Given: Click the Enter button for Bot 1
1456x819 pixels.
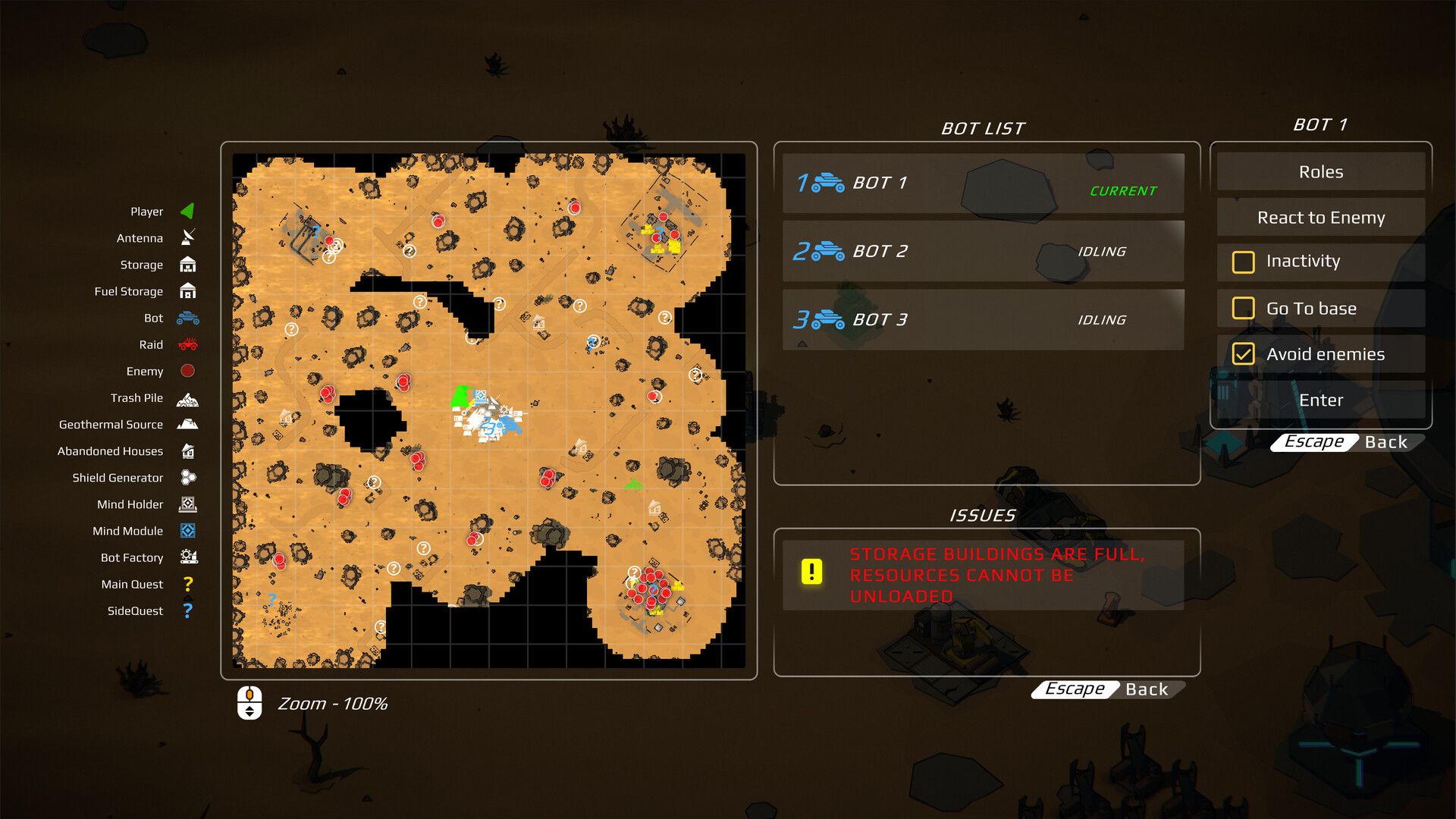Looking at the screenshot, I should point(1320,400).
